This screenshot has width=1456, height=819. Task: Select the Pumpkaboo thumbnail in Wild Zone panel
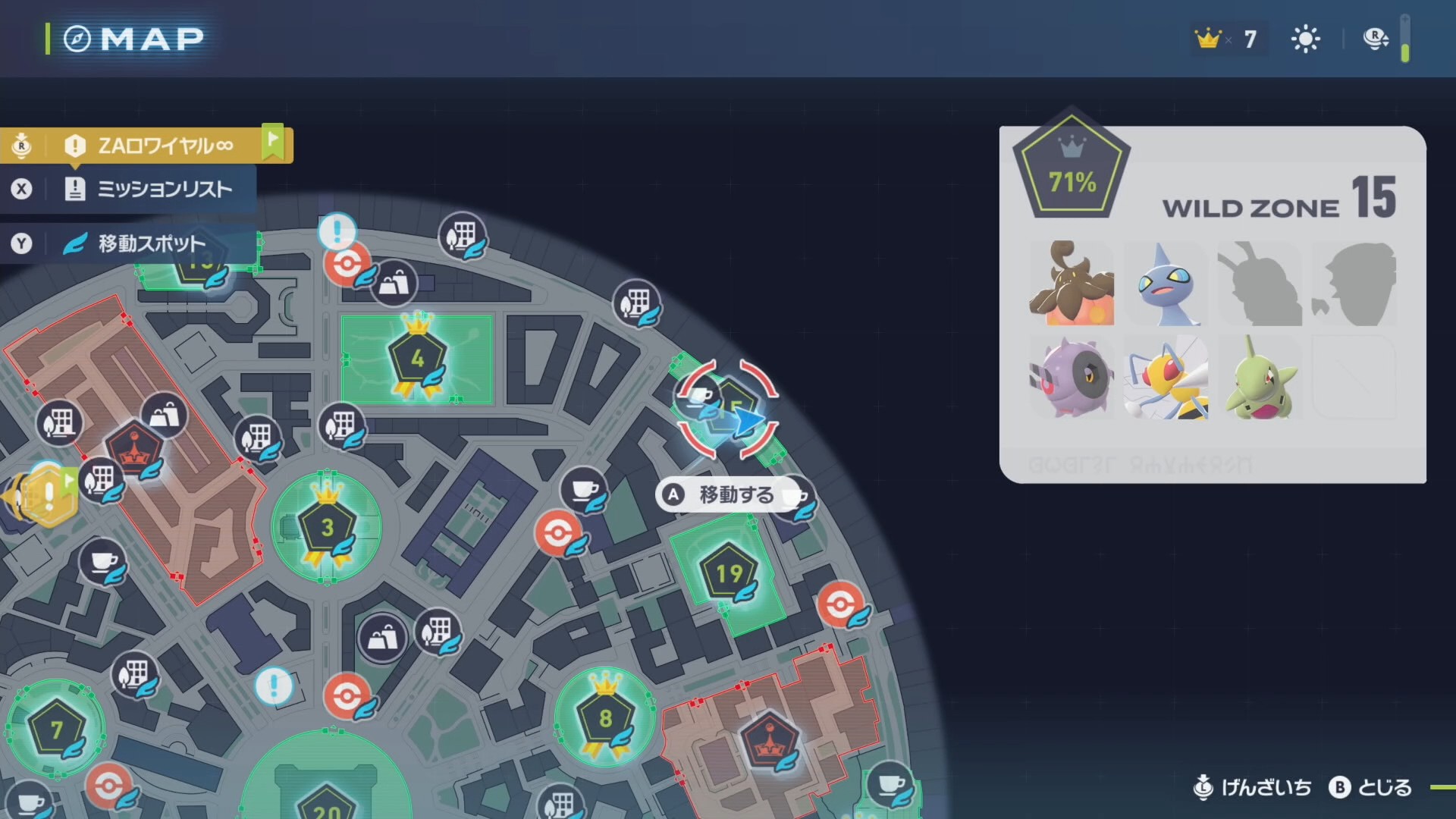pos(1071,284)
